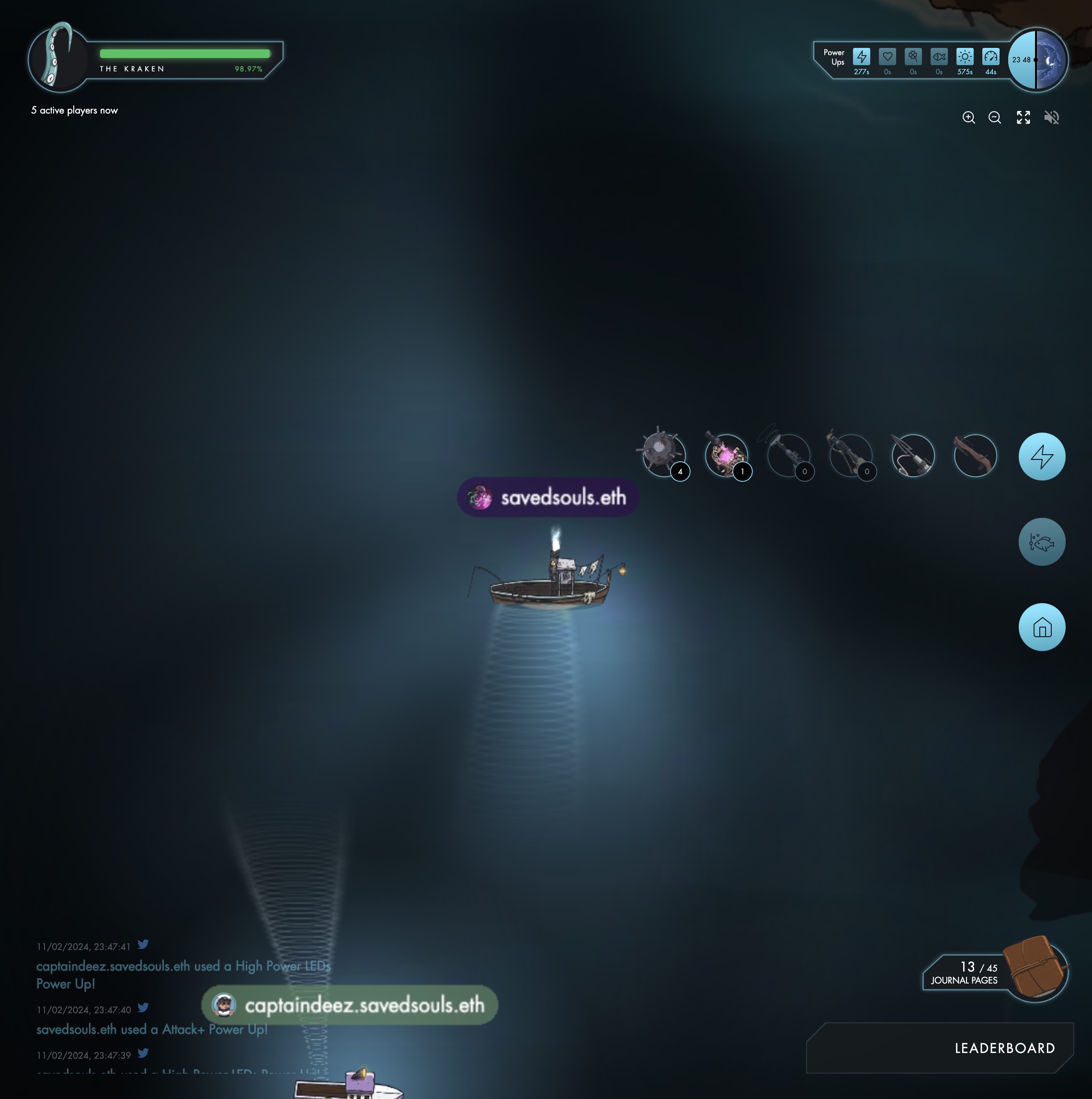Click the speedometer power-up showing 44s
This screenshot has width=1092, height=1099.
click(991, 57)
